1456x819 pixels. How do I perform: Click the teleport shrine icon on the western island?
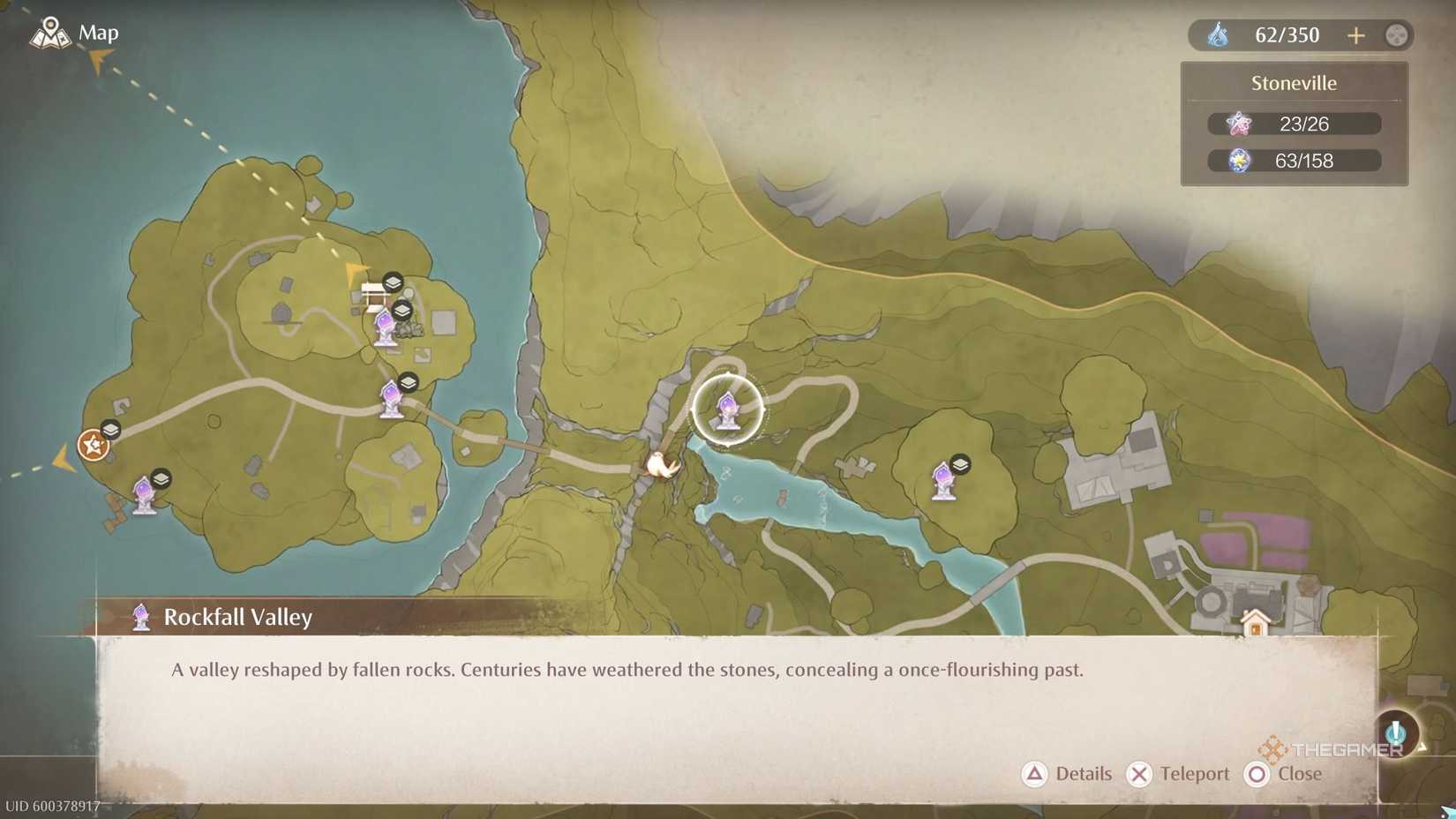coord(391,399)
